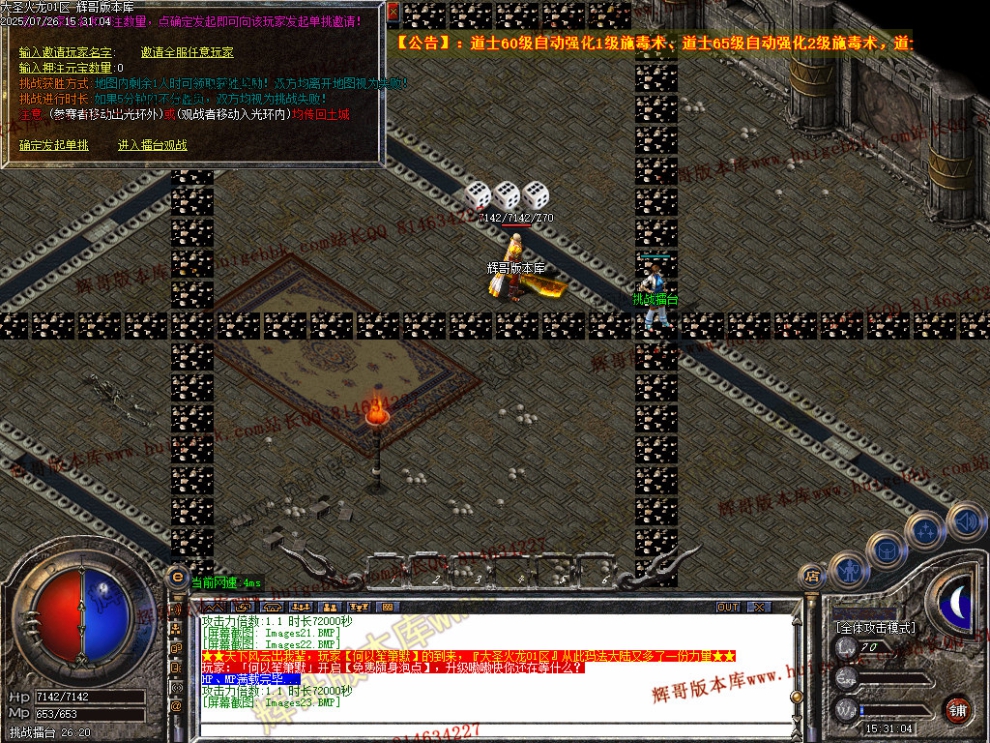Open the character equipment panel icon
990x743 pixels.
click(x=848, y=571)
